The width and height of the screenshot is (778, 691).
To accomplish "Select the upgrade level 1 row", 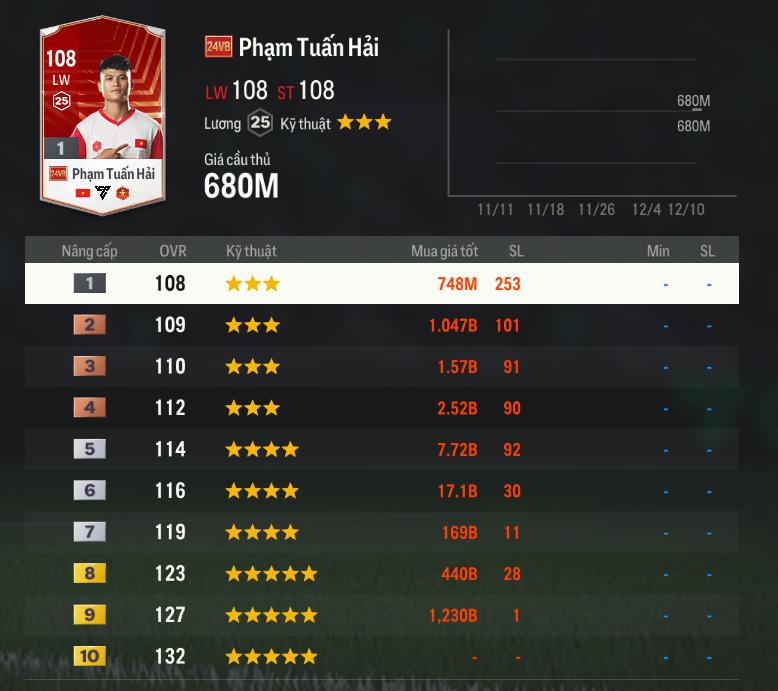I will click(x=381, y=284).
